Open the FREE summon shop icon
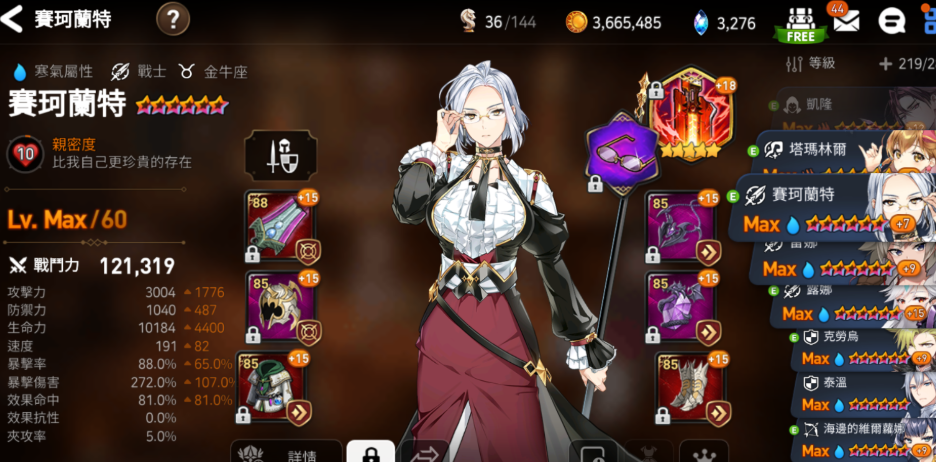 click(800, 23)
